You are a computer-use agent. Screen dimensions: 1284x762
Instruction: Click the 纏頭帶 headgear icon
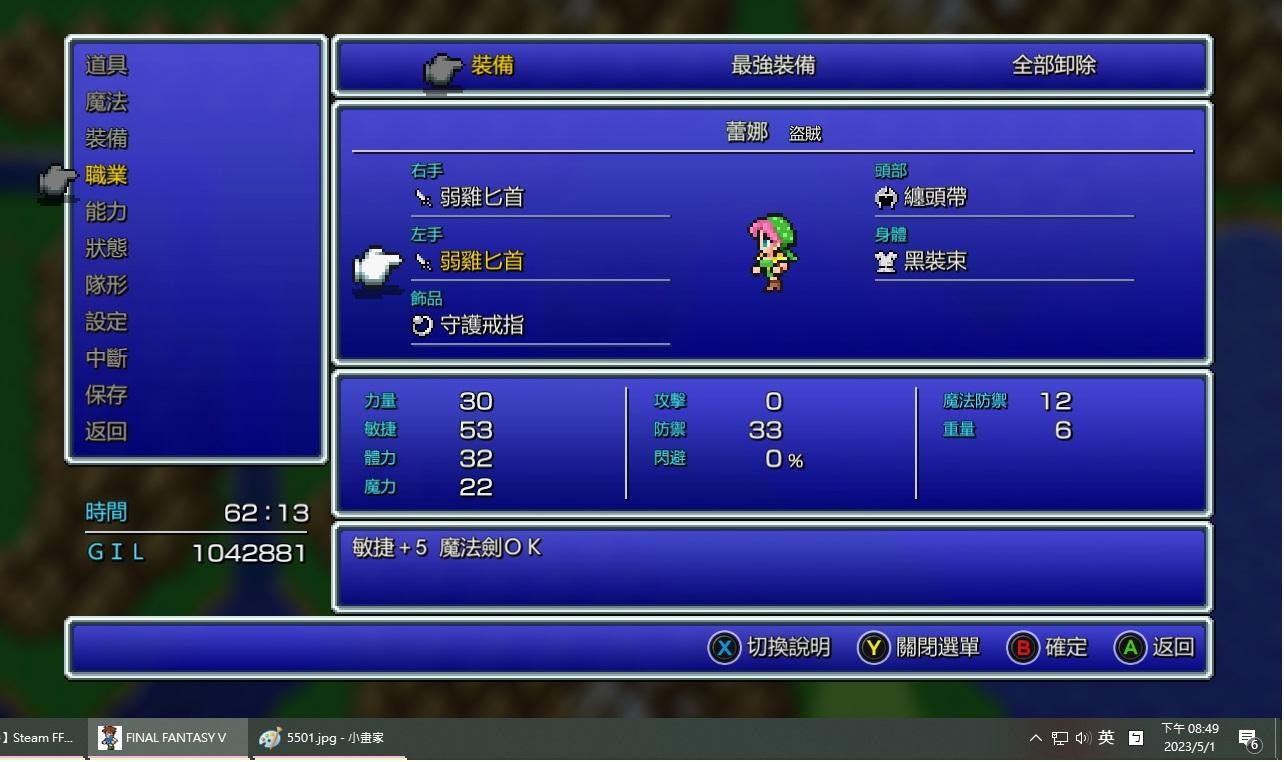(885, 197)
